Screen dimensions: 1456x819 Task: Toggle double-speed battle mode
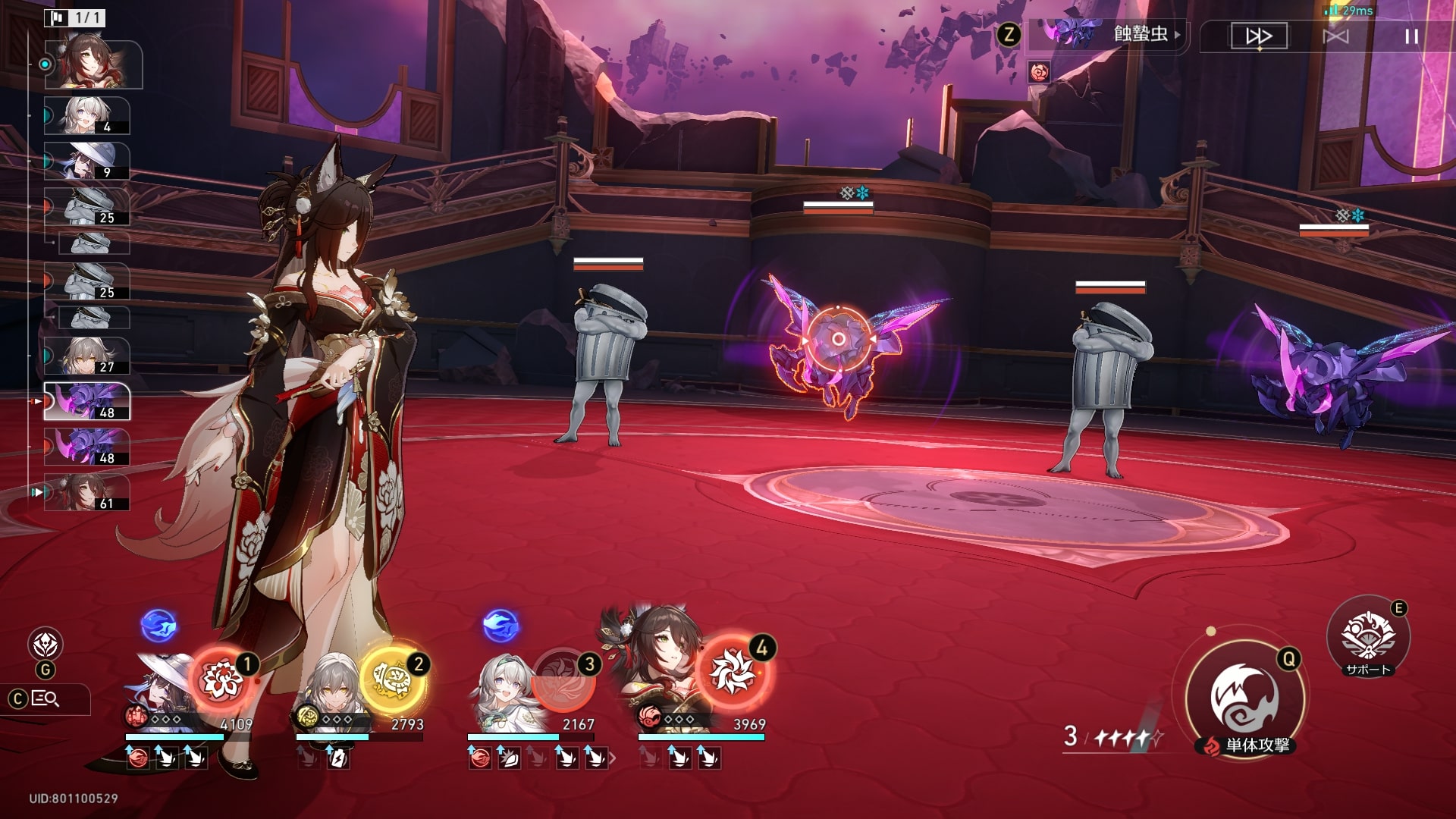point(1259,36)
